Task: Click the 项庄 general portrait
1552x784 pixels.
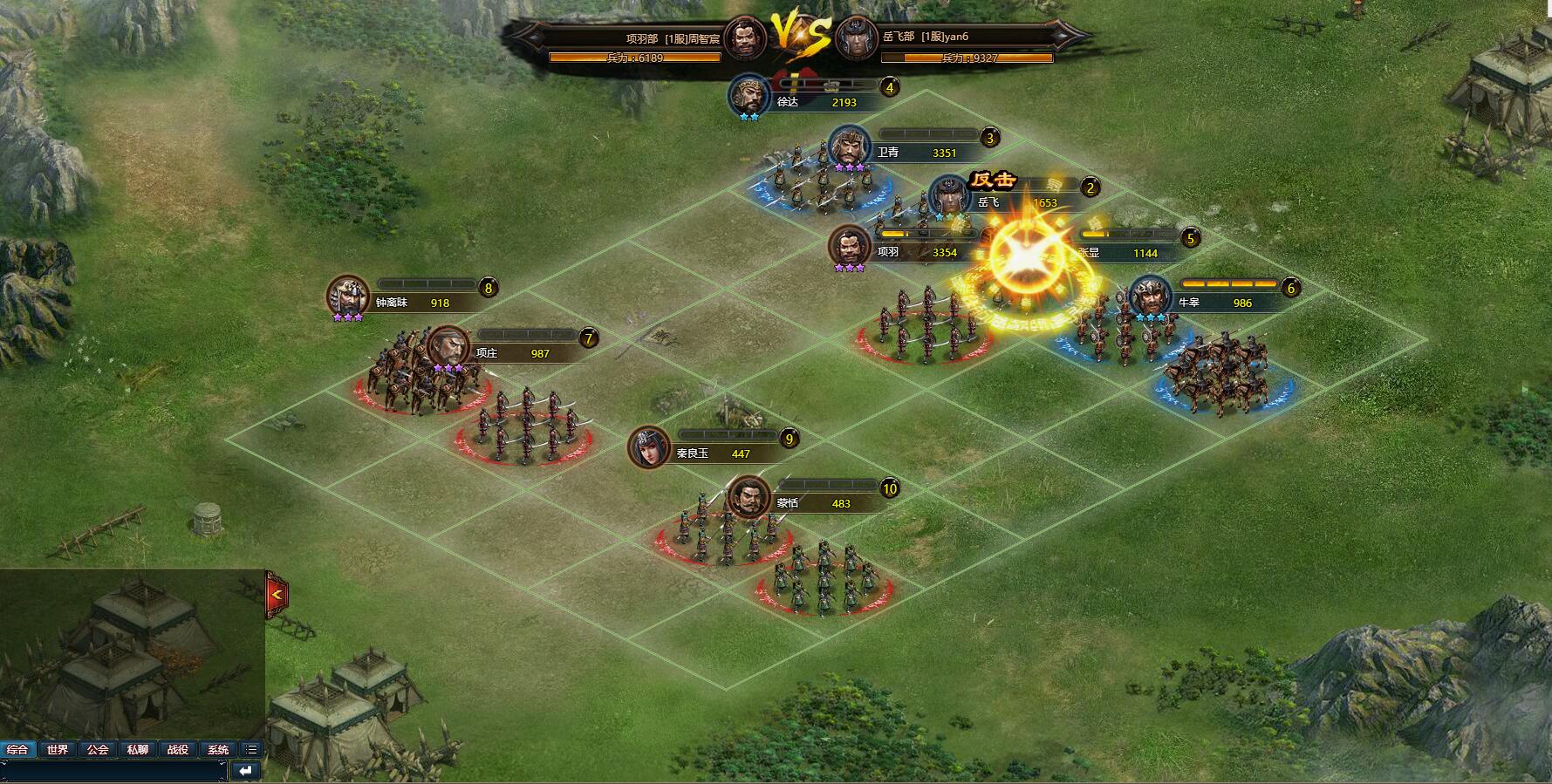Action: point(448,347)
